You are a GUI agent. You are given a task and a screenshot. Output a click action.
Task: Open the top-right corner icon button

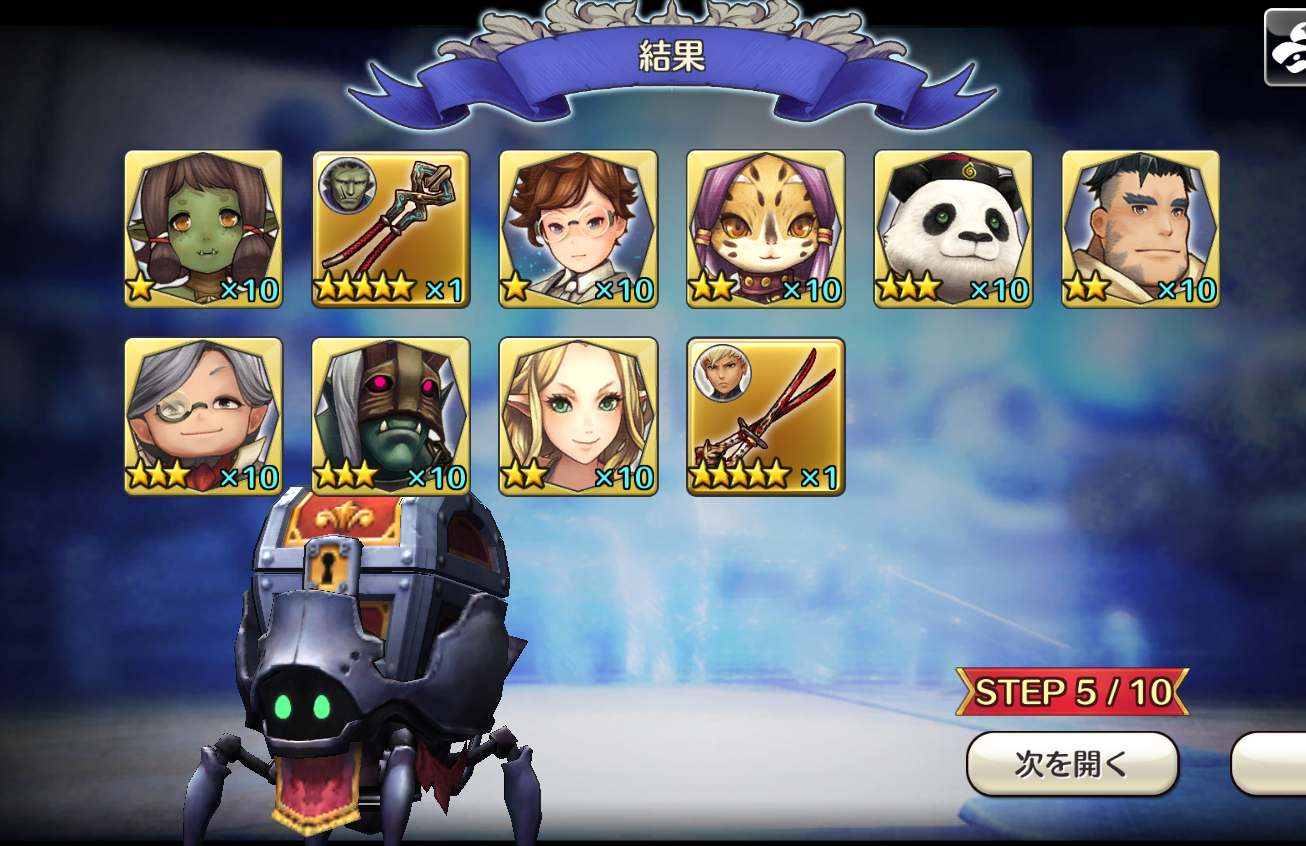(x=1286, y=48)
